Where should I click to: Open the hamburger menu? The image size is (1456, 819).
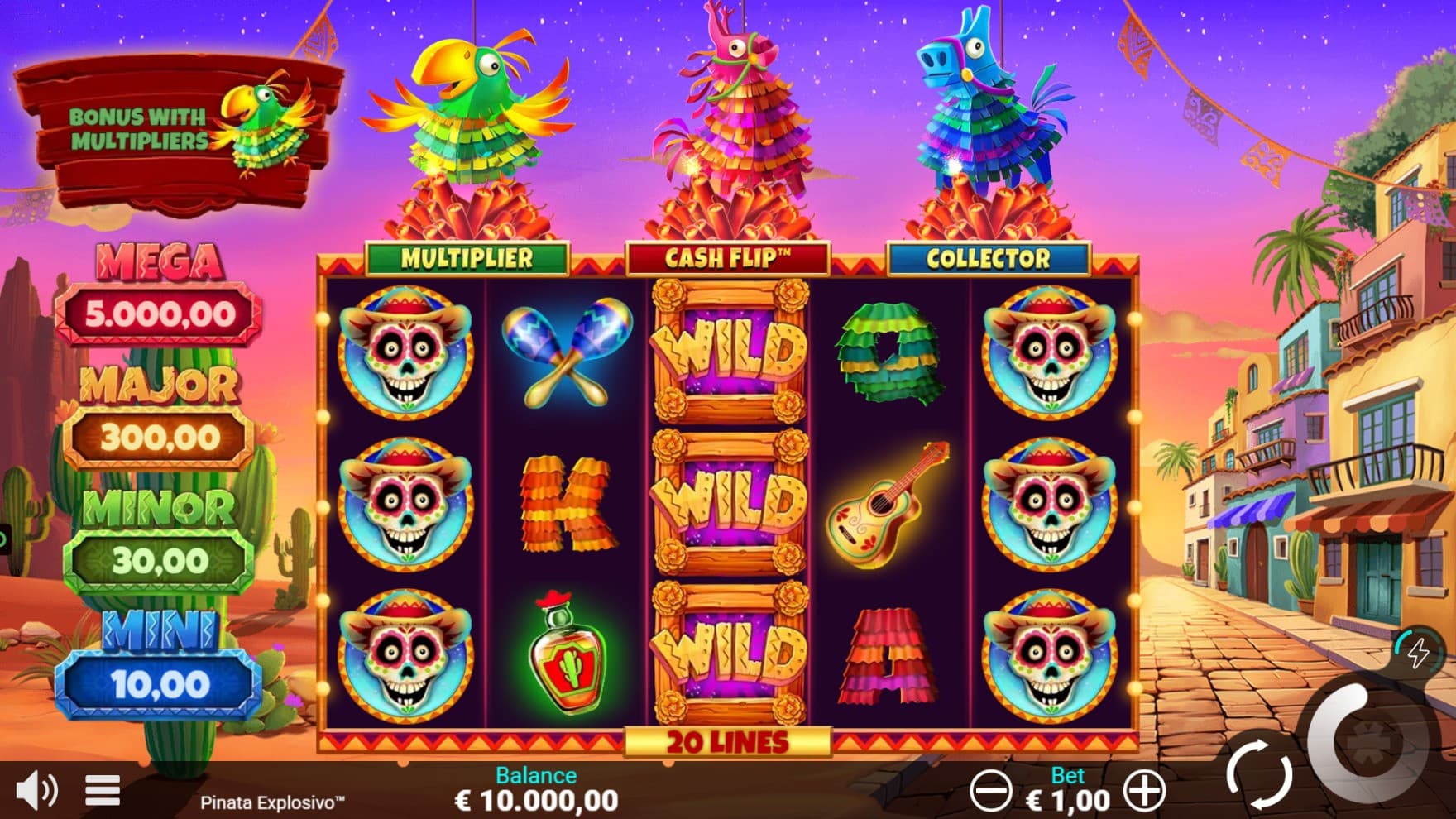click(103, 790)
